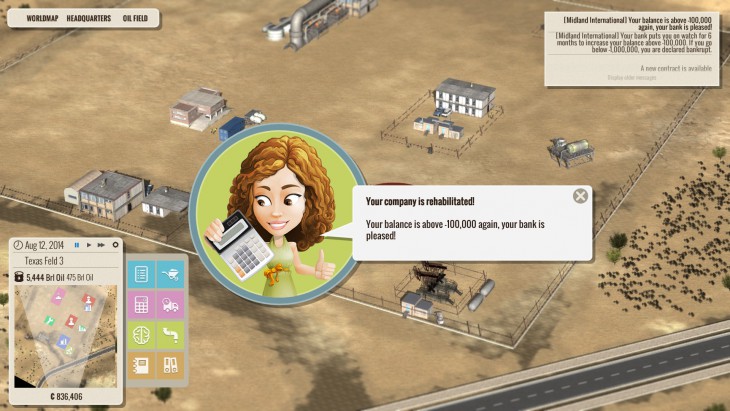This screenshot has height=411, width=730.
Task: Set game speed to normal play
Action: coord(89,245)
